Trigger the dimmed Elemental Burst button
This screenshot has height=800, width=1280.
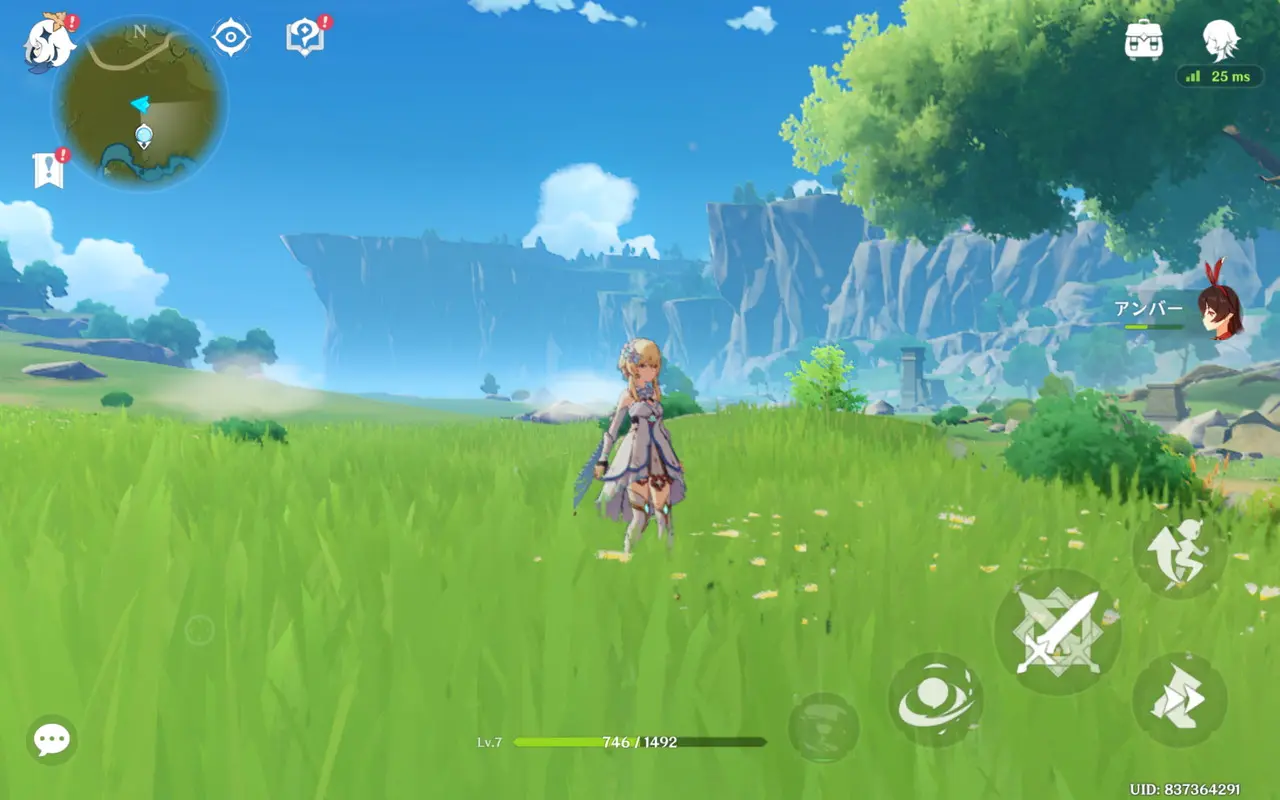click(823, 728)
